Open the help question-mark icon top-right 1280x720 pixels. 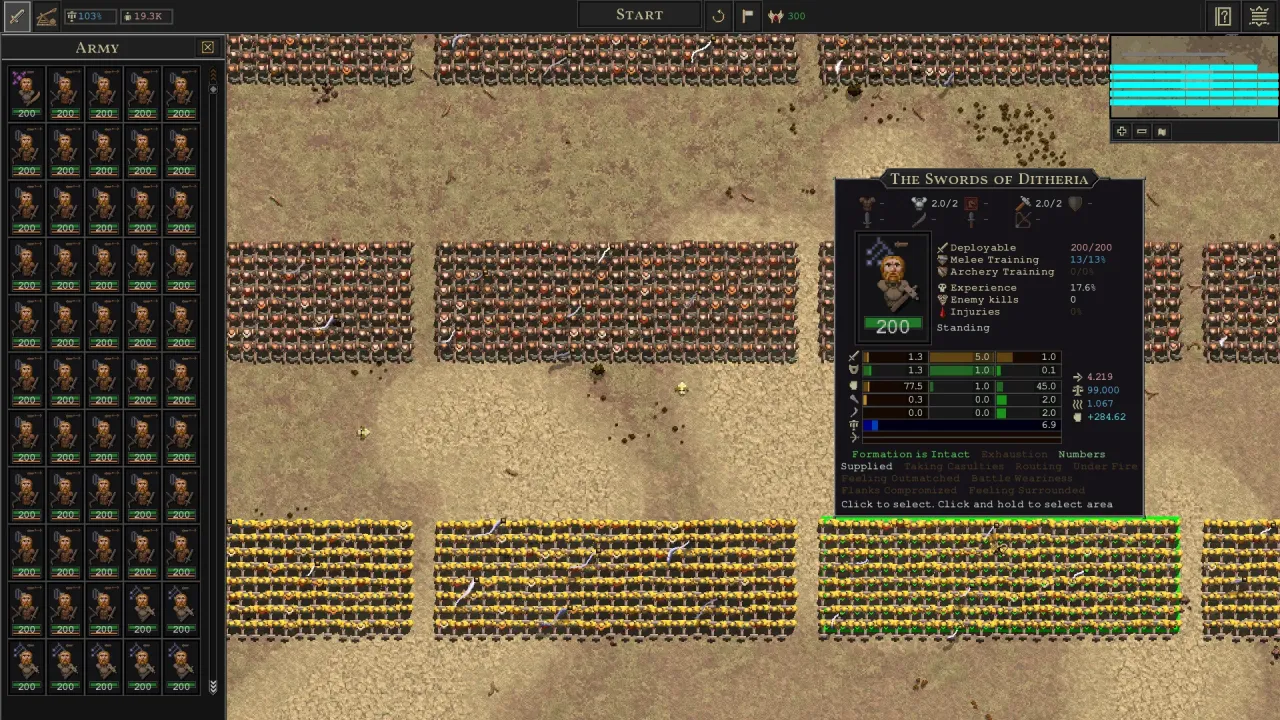(x=1223, y=16)
